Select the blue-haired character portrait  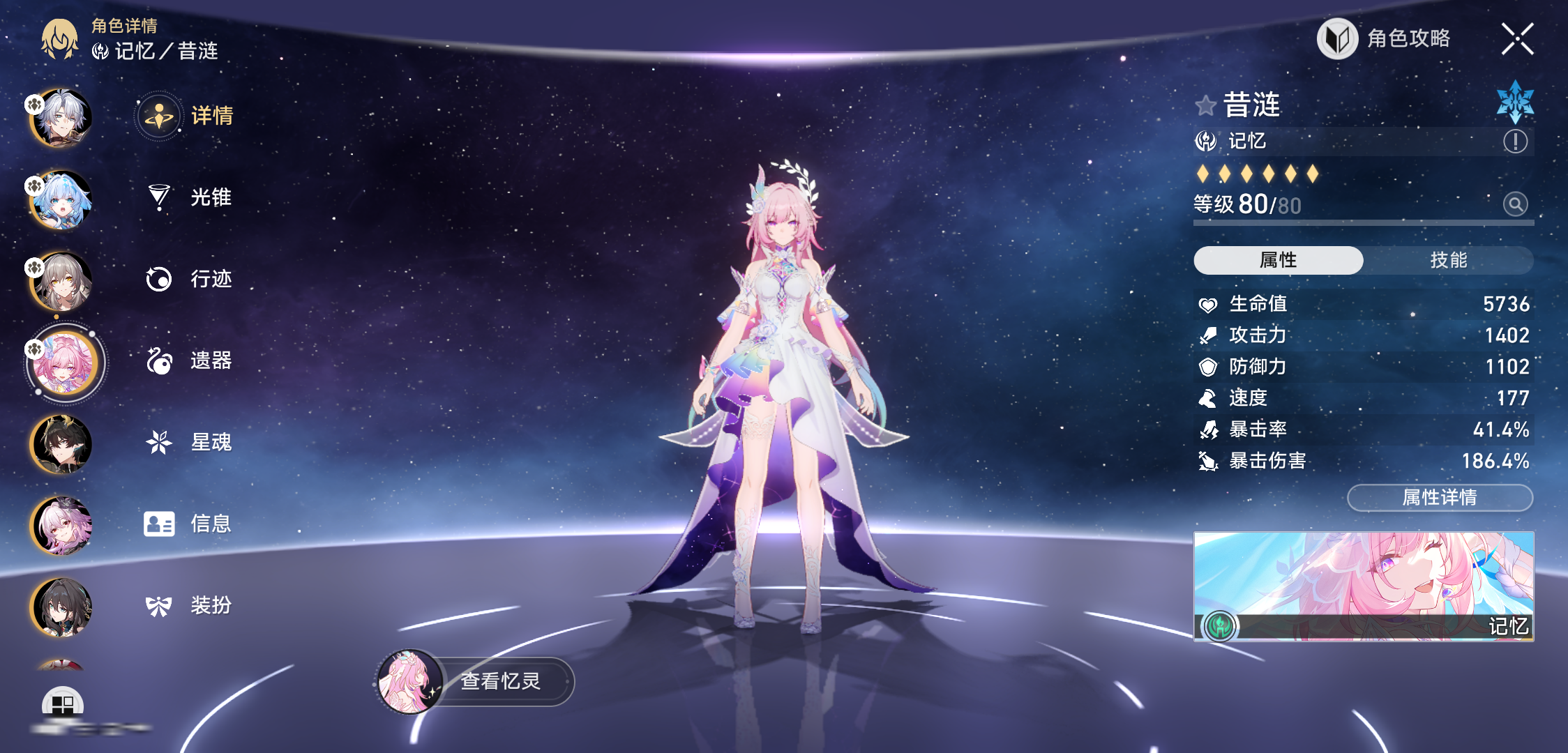(61, 200)
